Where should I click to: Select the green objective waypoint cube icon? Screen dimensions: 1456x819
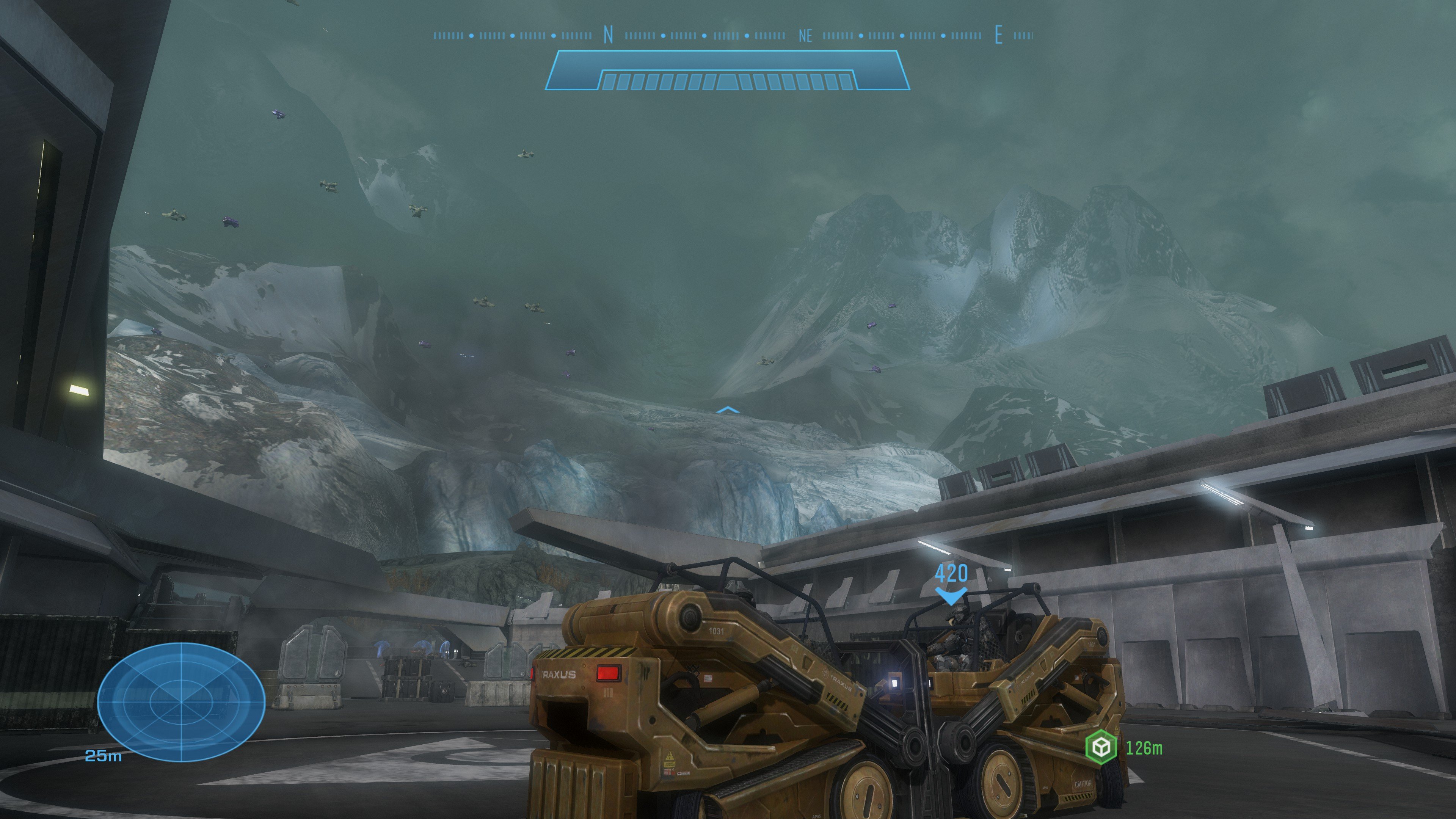coord(1100,747)
